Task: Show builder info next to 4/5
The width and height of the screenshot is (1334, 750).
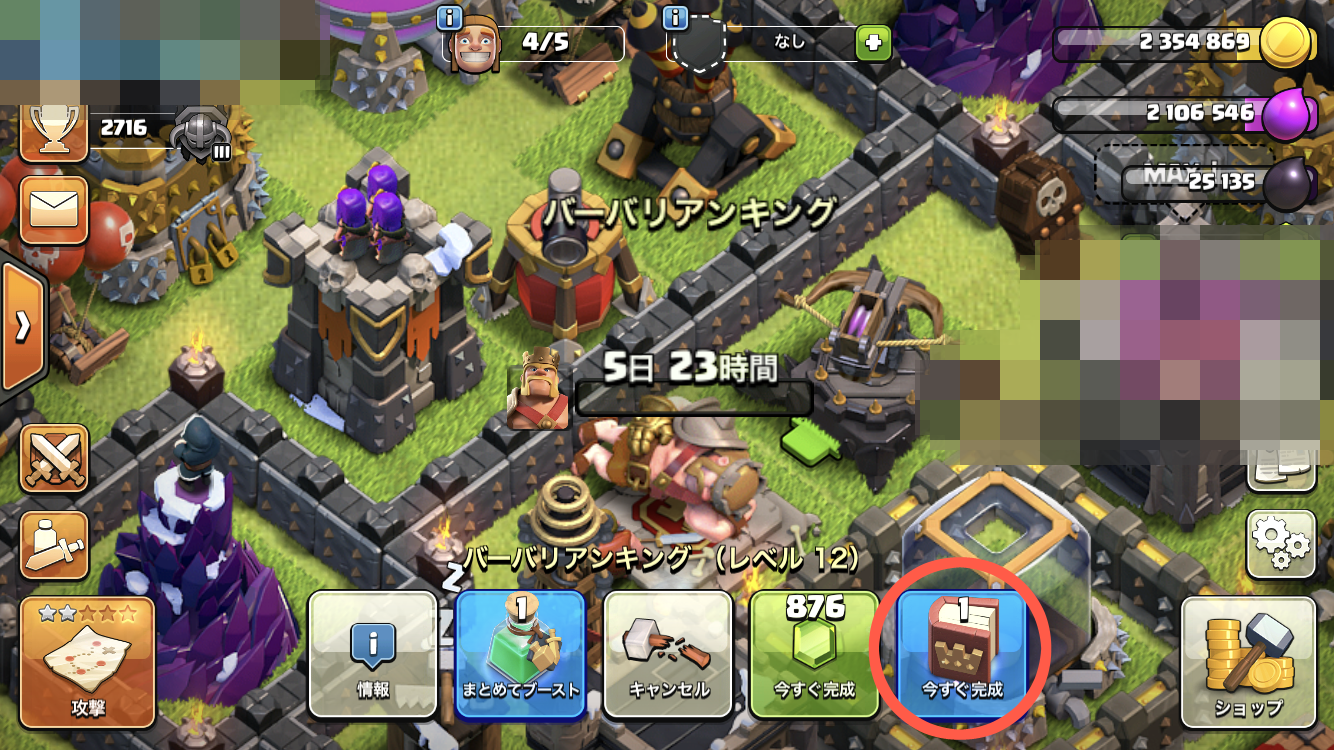Action: point(450,17)
